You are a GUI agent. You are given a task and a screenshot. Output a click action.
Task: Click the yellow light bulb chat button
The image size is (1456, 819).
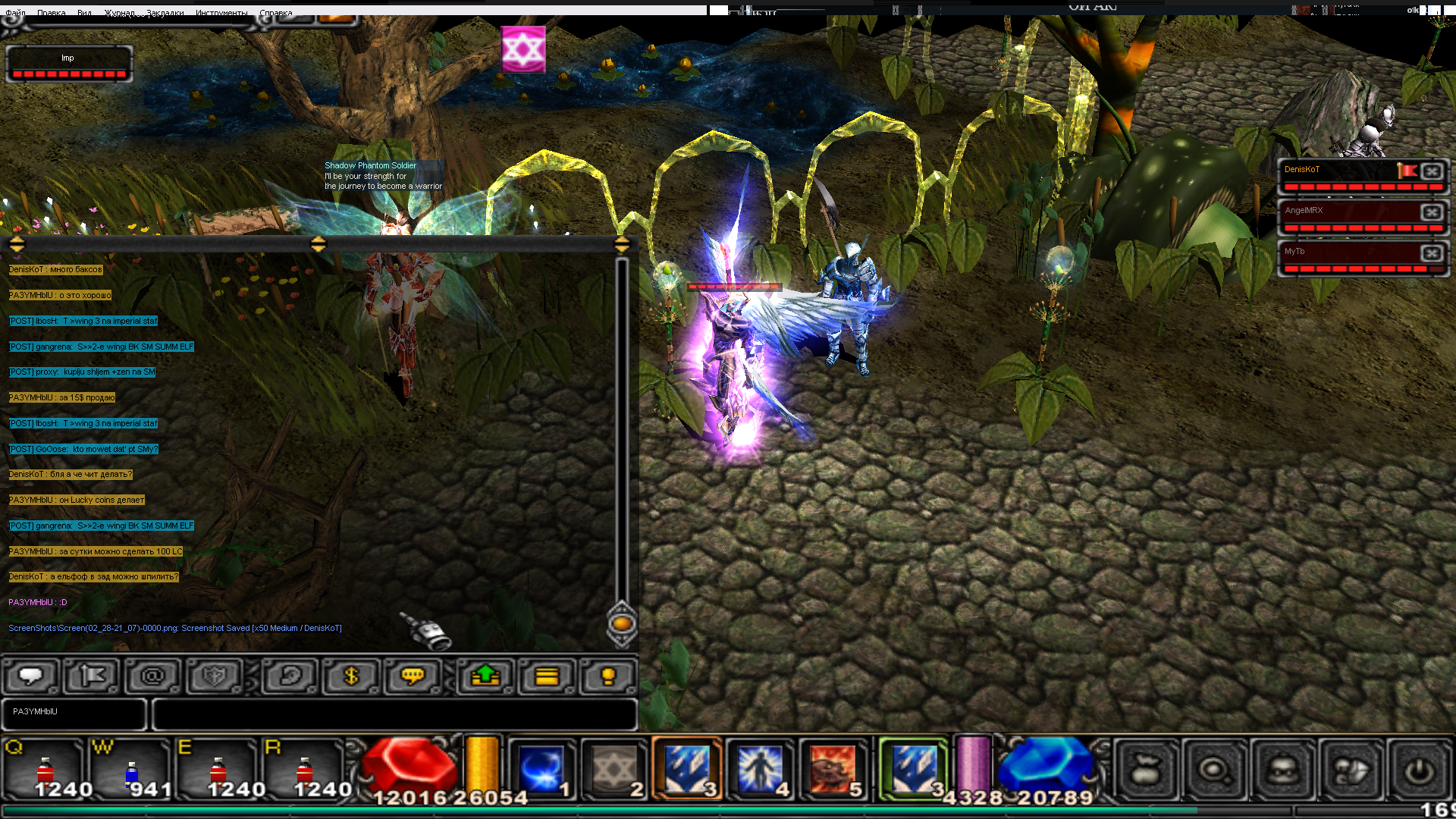point(607,676)
